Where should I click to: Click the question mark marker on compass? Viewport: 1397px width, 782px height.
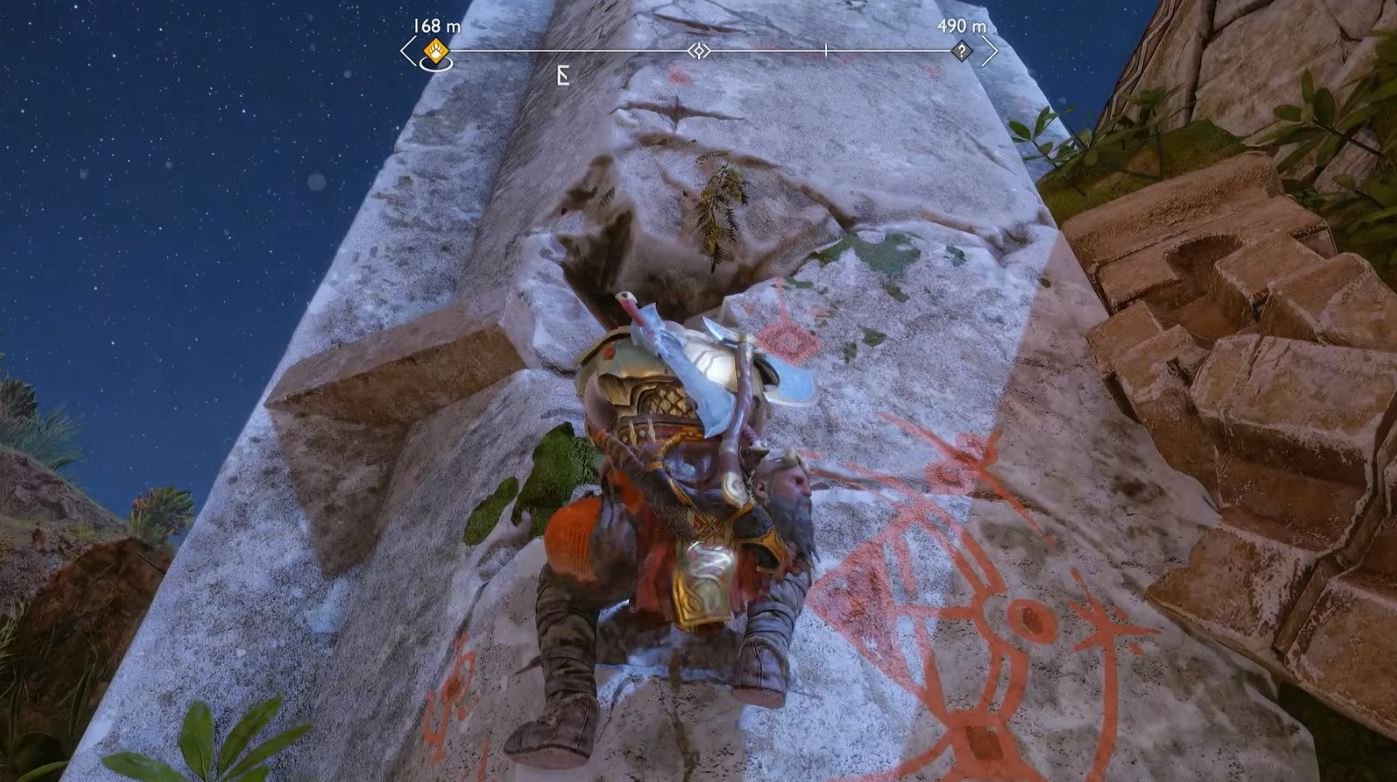(961, 50)
